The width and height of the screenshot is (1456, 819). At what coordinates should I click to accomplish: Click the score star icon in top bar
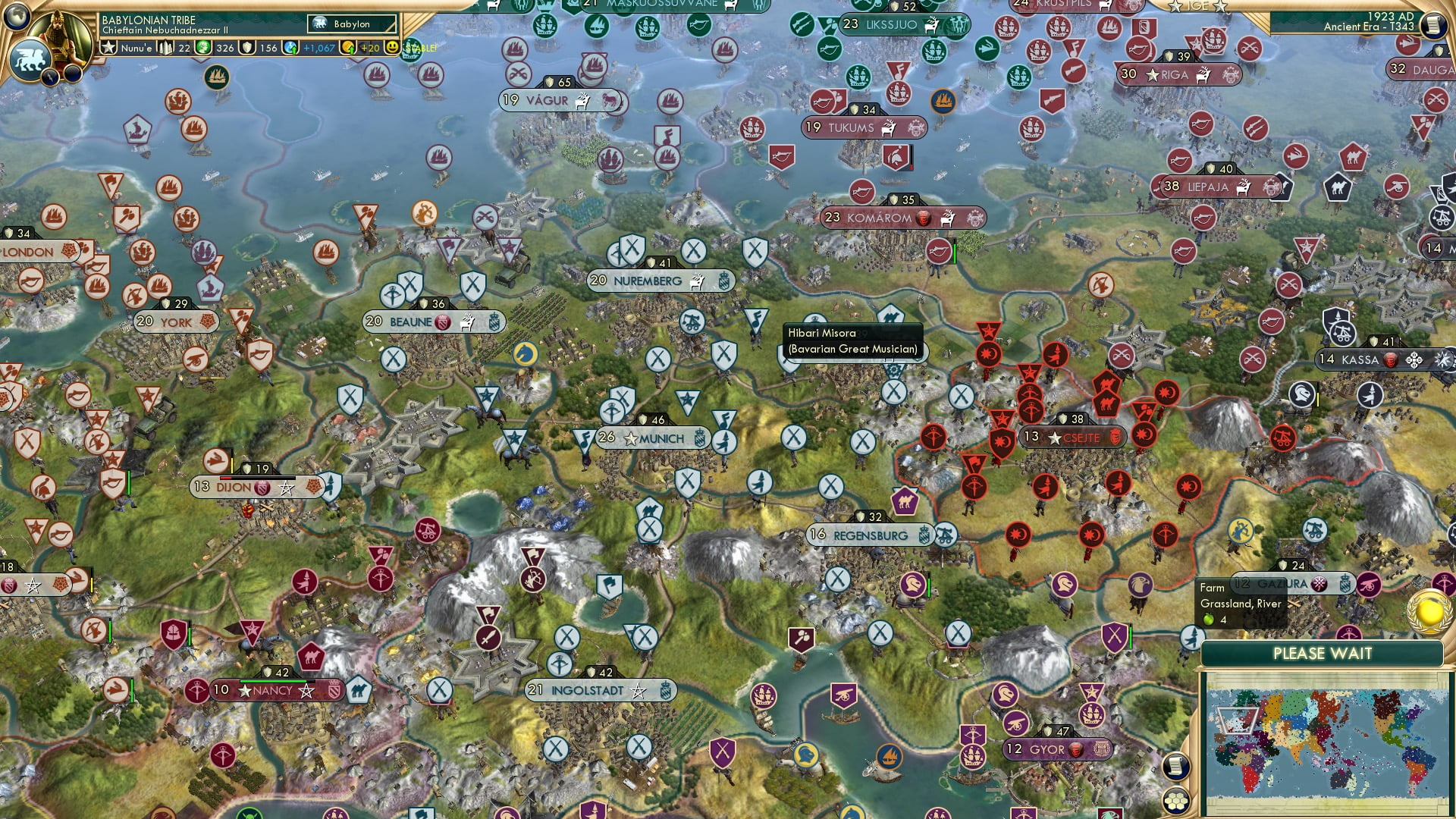coord(109,46)
